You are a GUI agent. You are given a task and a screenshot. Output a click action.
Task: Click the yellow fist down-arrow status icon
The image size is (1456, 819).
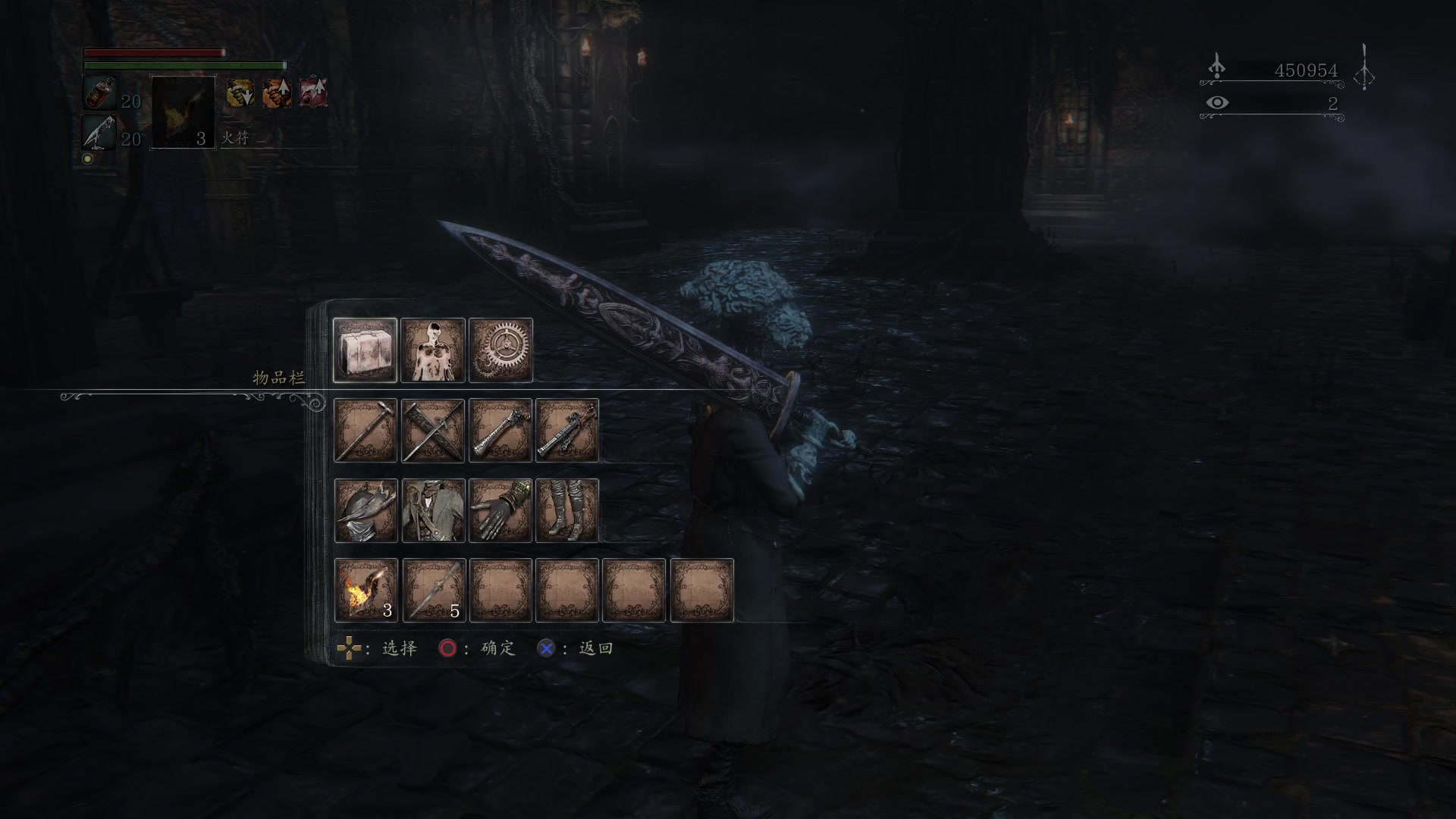point(240,93)
